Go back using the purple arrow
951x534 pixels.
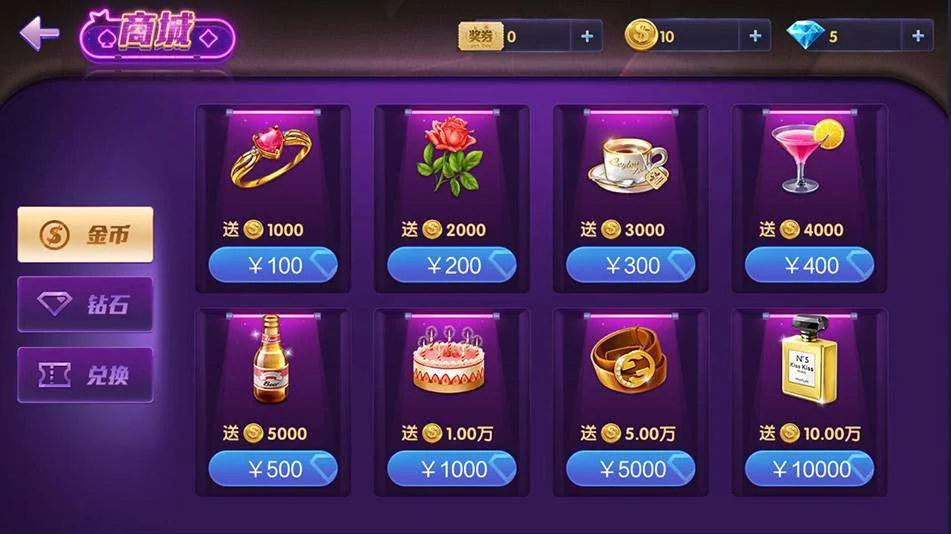[40, 34]
